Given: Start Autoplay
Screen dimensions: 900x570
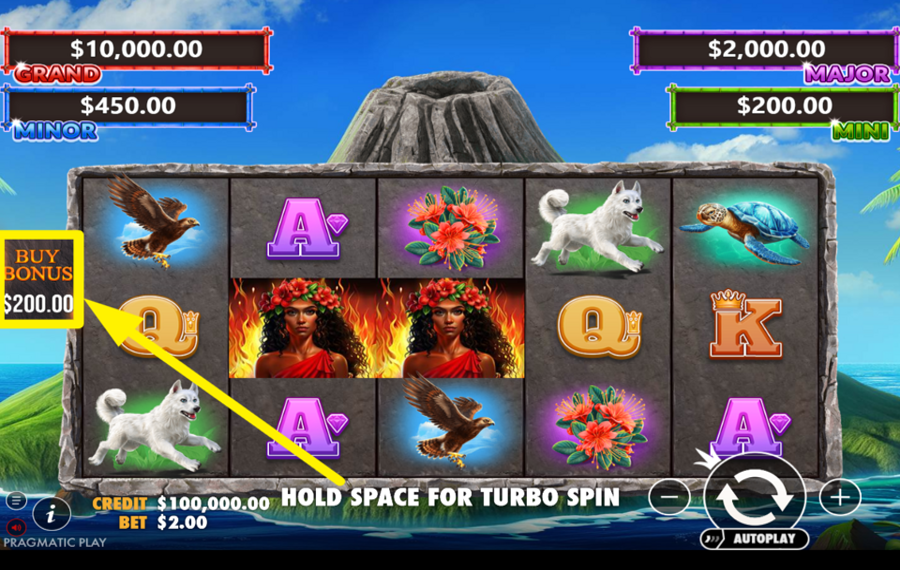Looking at the screenshot, I should (x=755, y=539).
